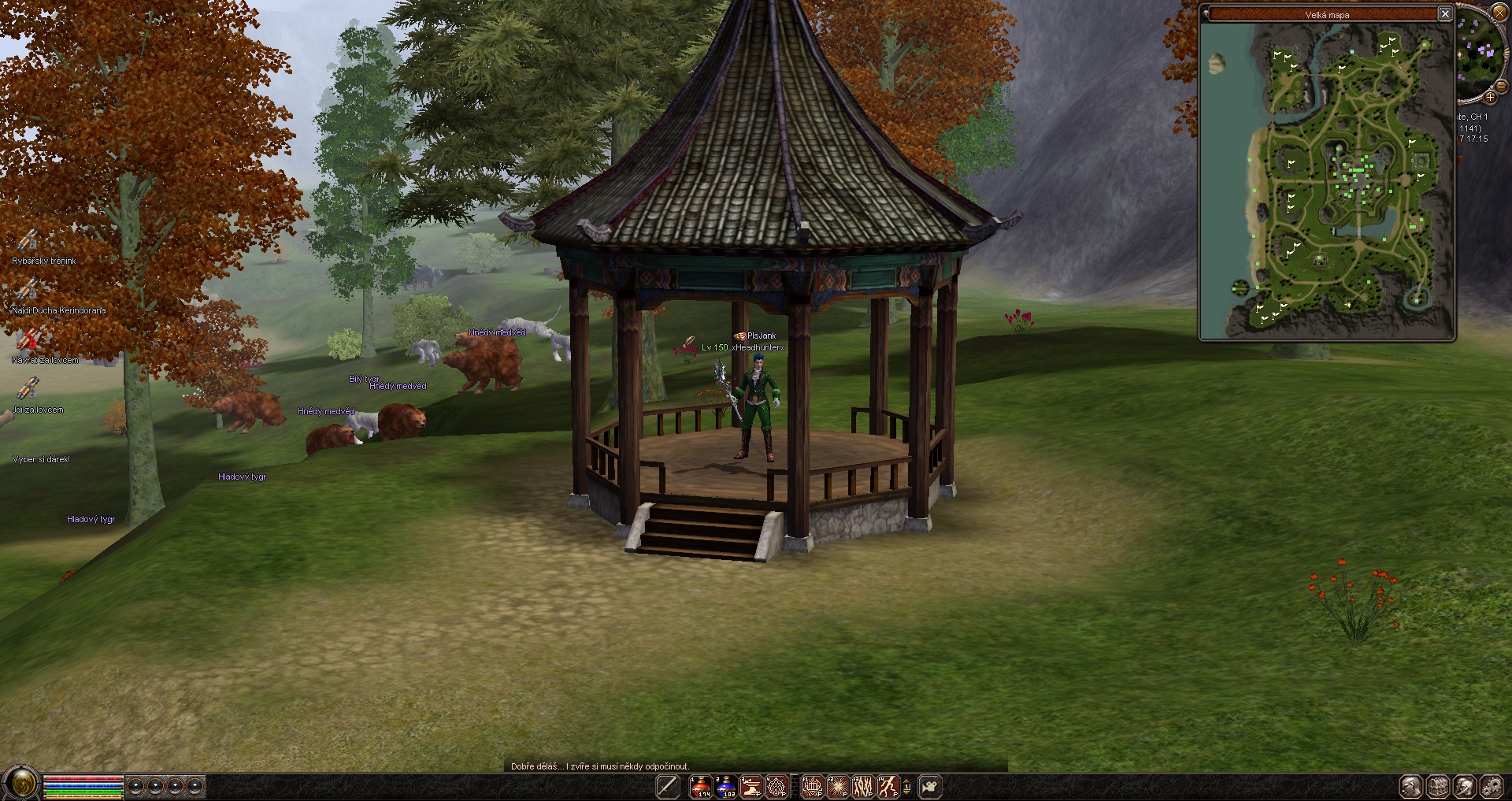Open the Najdi Ducha Kerindorana quest scroll
1512x801 pixels.
(x=29, y=289)
